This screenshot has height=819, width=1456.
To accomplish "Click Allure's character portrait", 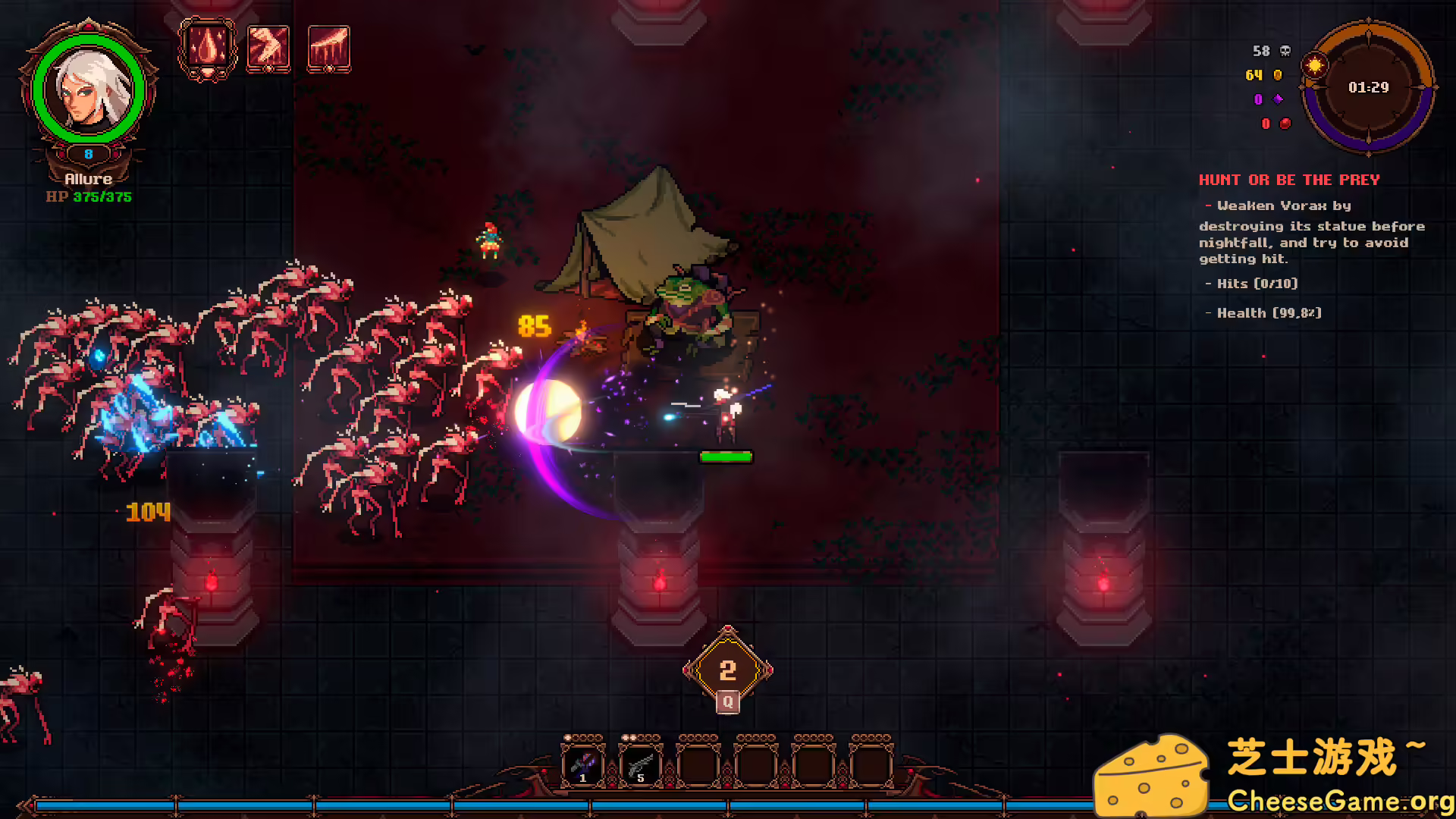I will (89, 89).
